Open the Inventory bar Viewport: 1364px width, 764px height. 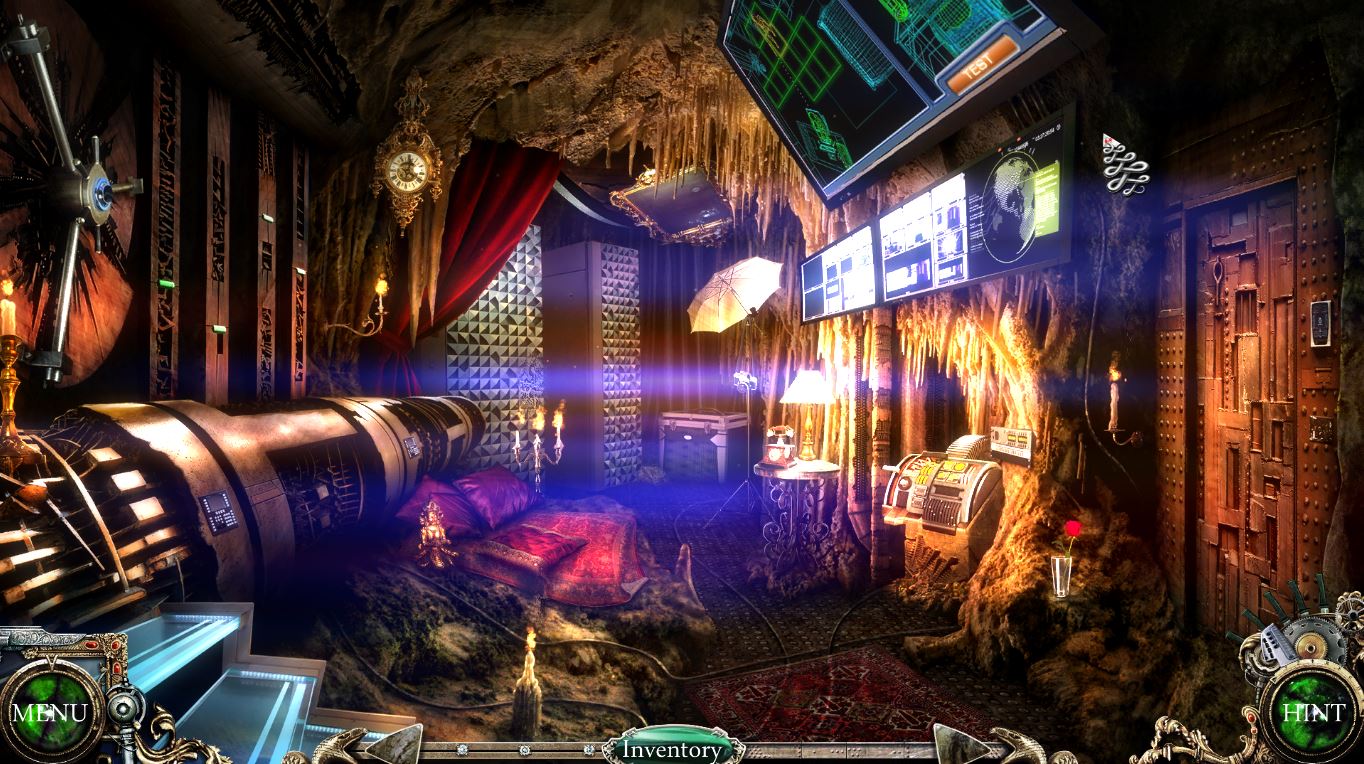coord(672,749)
